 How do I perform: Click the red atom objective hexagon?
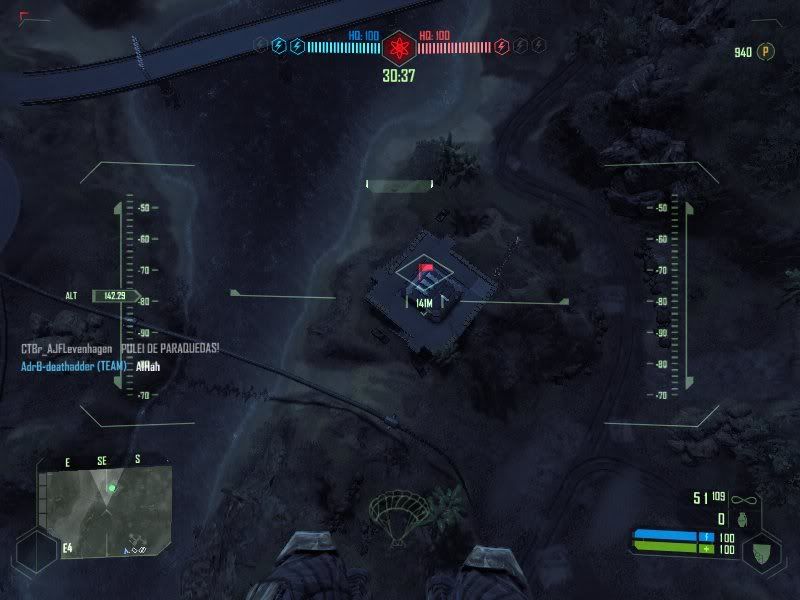(399, 46)
